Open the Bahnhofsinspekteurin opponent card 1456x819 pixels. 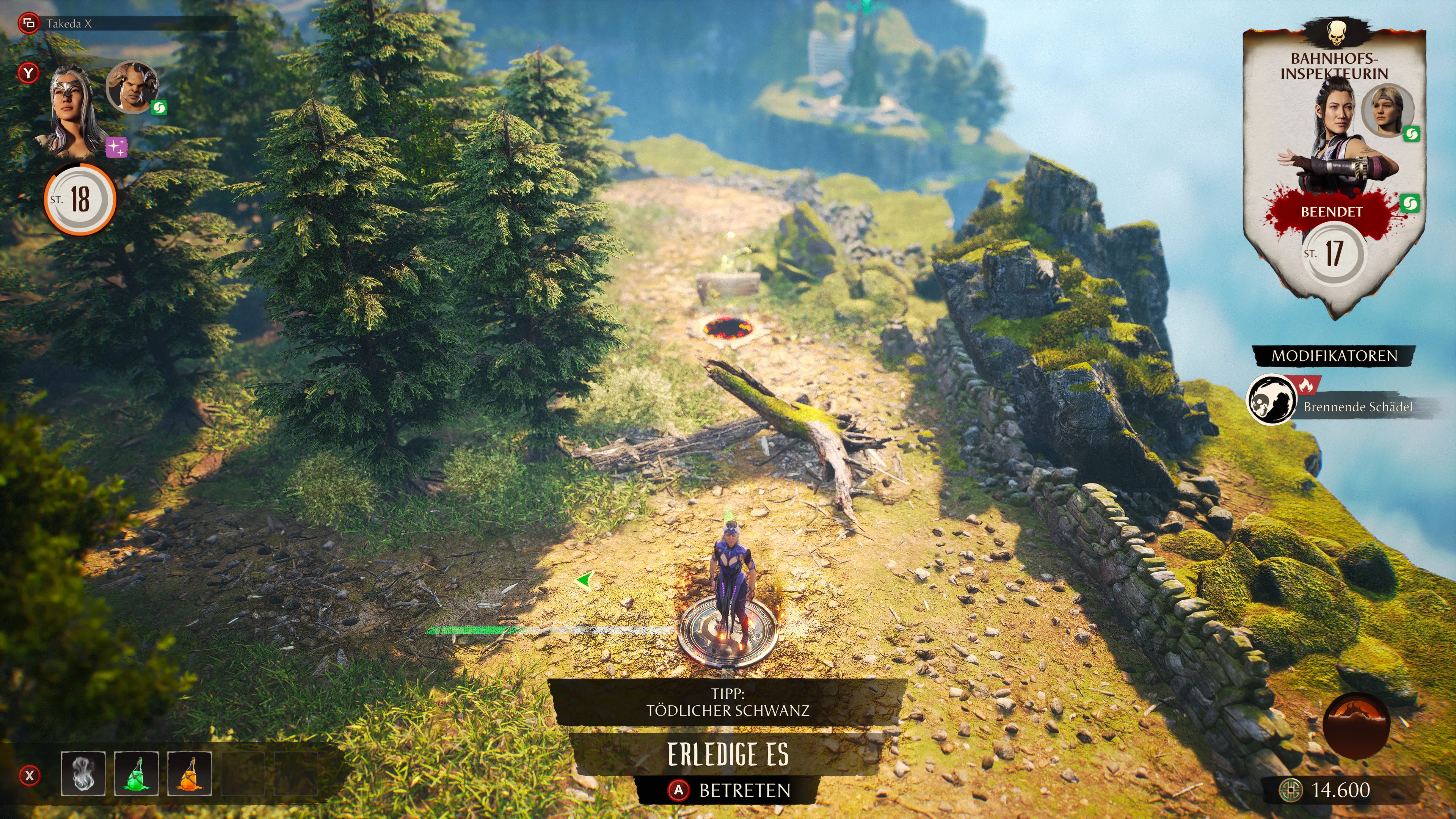(1334, 169)
